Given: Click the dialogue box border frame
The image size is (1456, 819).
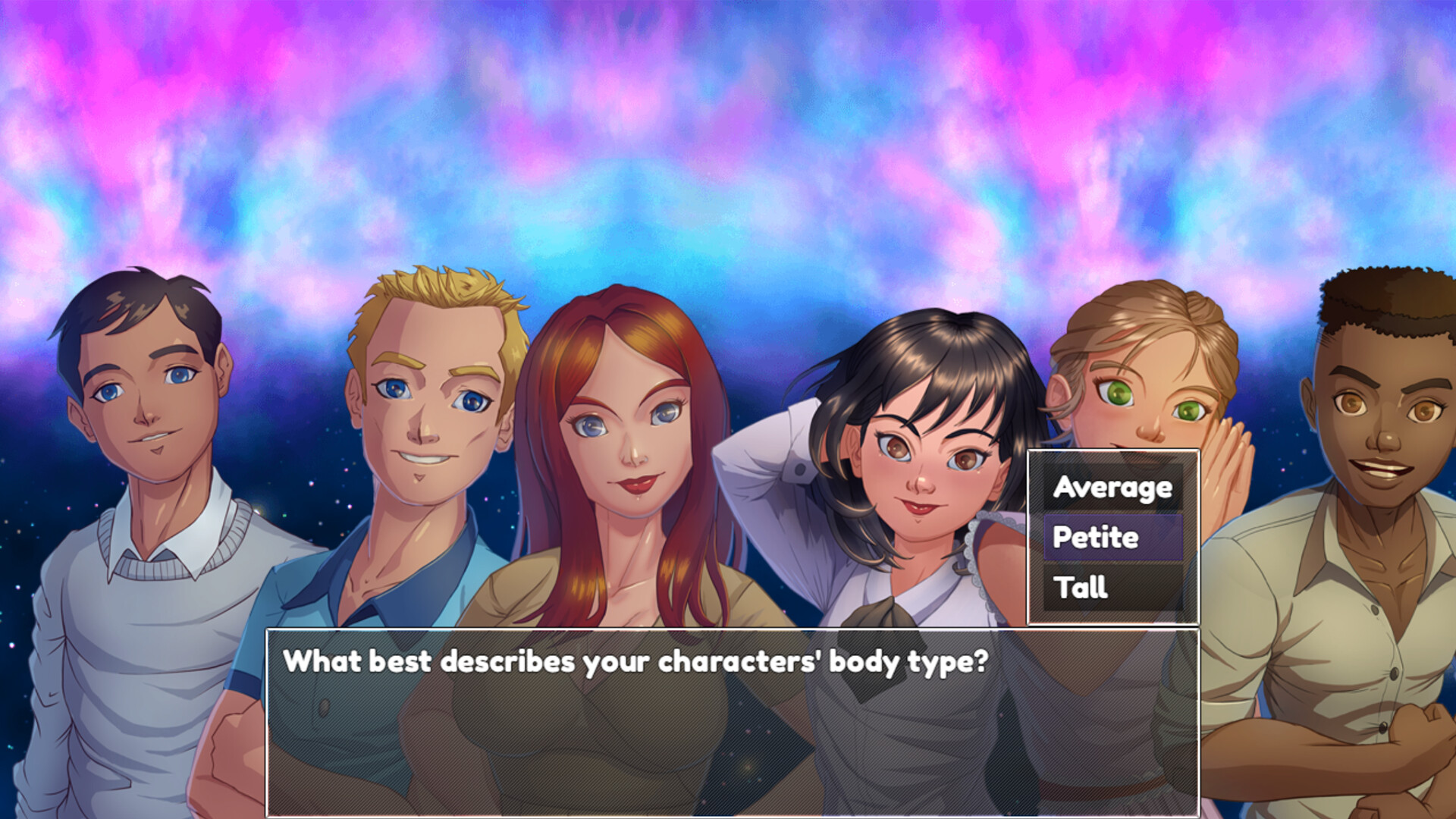Looking at the screenshot, I should pyautogui.click(x=728, y=629).
